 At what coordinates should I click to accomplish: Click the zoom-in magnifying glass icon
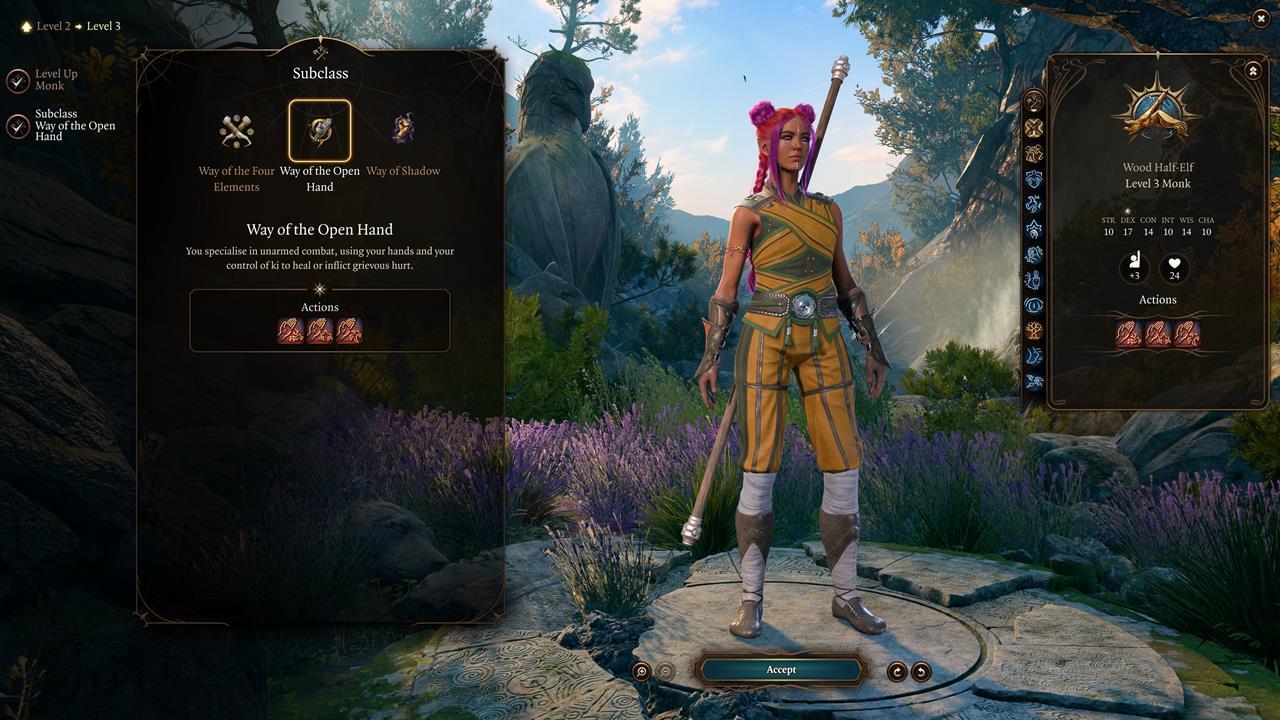click(x=643, y=670)
